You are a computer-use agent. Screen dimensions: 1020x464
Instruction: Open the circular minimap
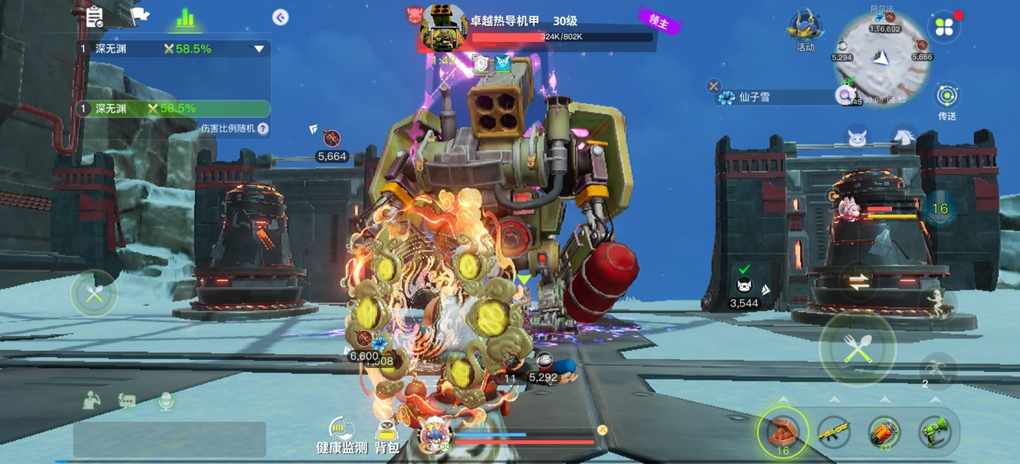pyautogui.click(x=882, y=57)
